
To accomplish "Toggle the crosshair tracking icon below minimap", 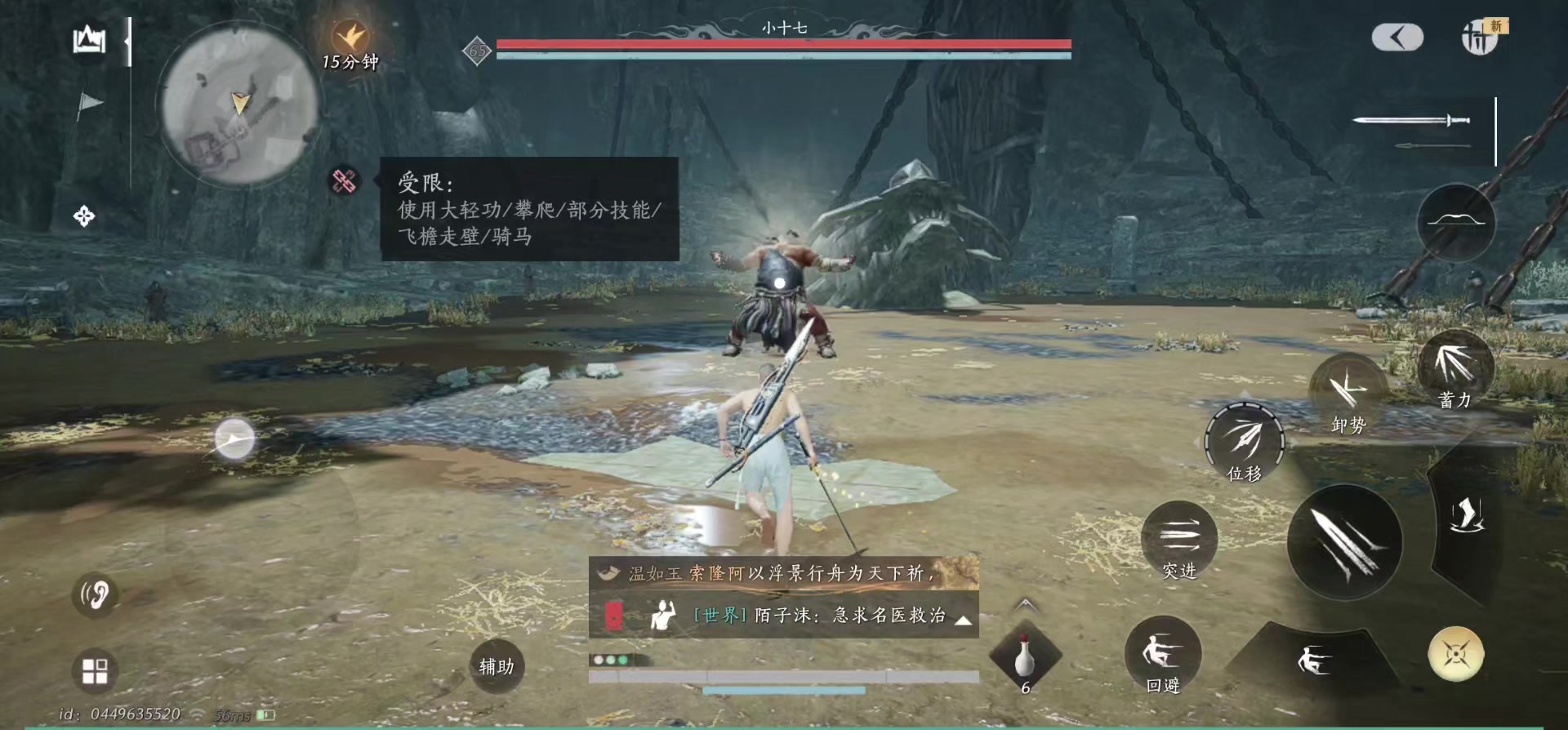I will (x=84, y=216).
